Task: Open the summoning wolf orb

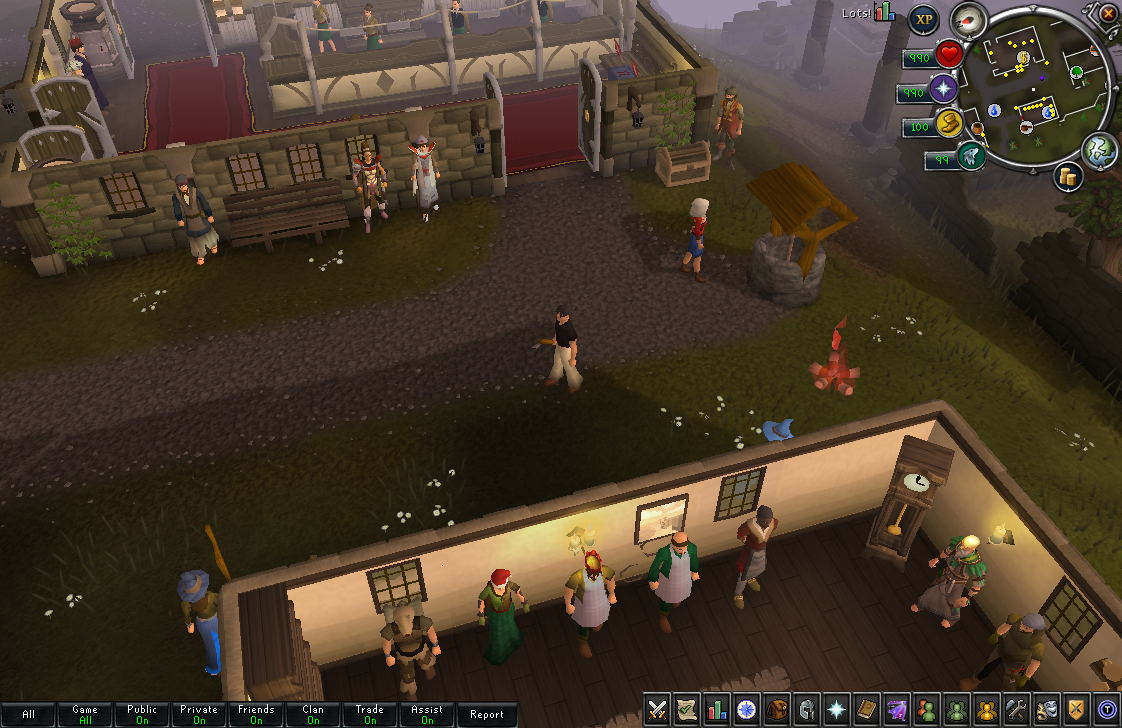Action: click(x=969, y=156)
